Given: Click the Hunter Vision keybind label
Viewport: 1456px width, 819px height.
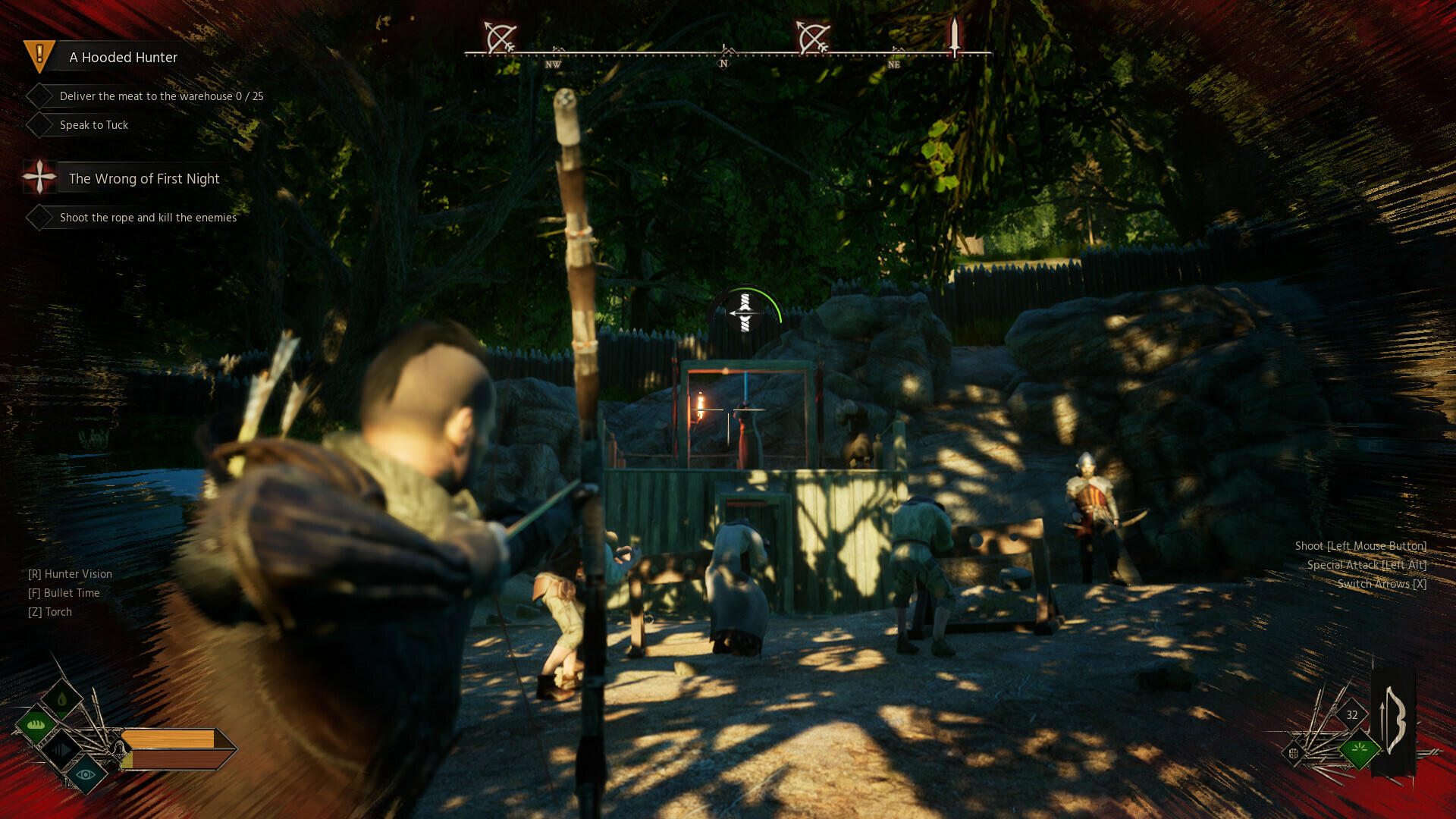Looking at the screenshot, I should pos(70,574).
